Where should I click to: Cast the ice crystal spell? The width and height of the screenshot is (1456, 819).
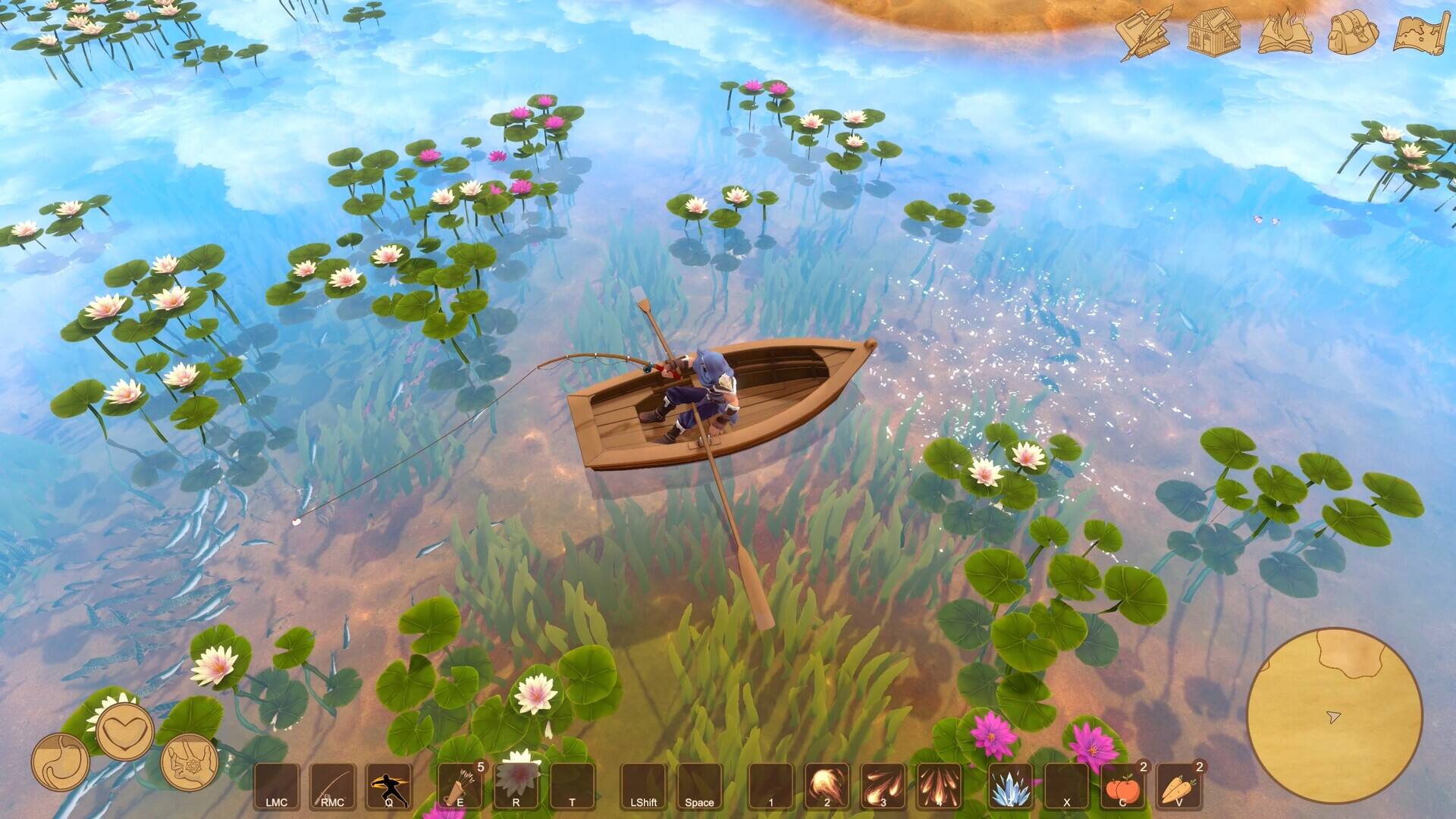pyautogui.click(x=1011, y=787)
